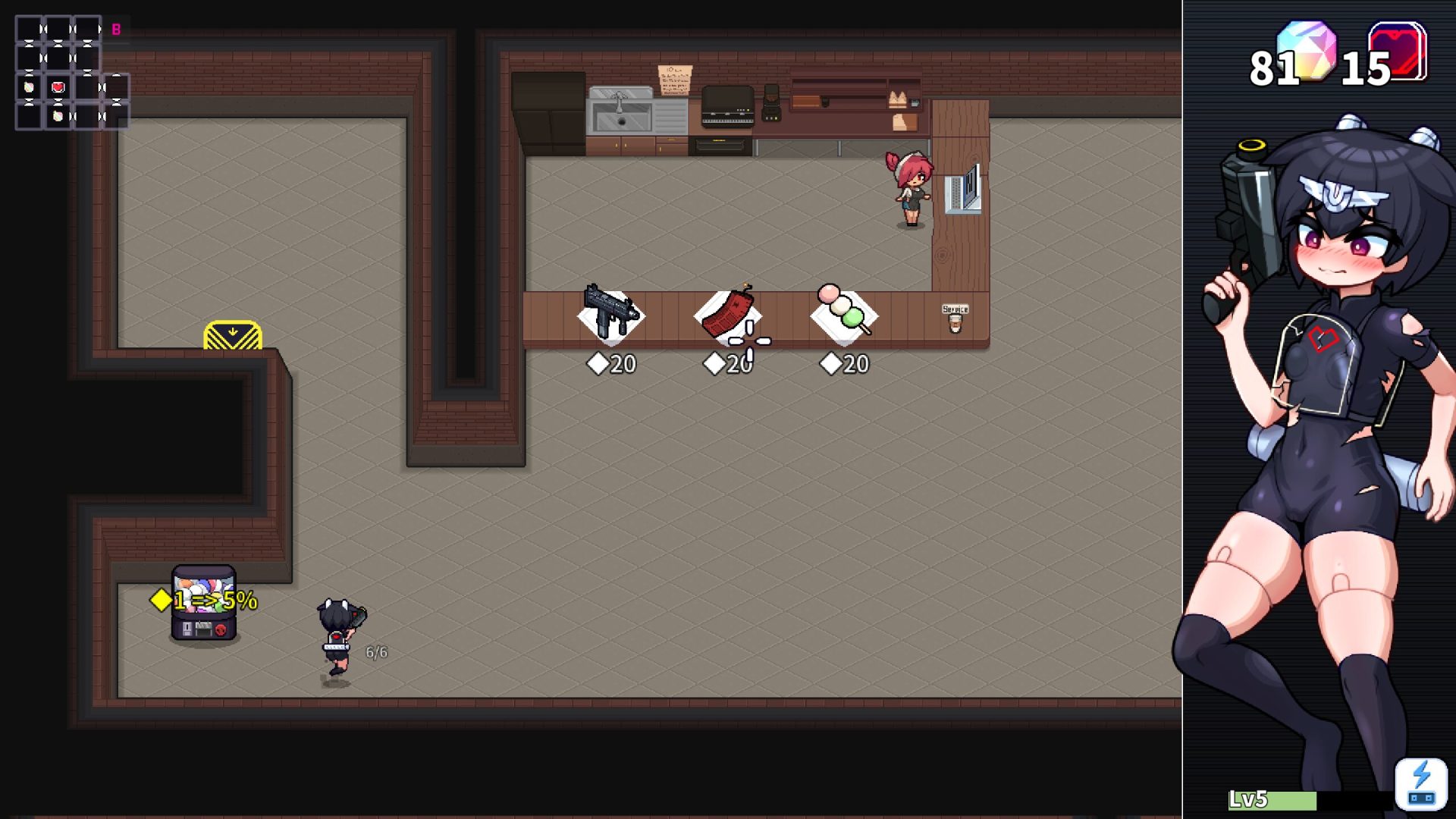Image resolution: width=1456 pixels, height=819 pixels.
Task: Click the red heart card icon
Action: (1398, 50)
